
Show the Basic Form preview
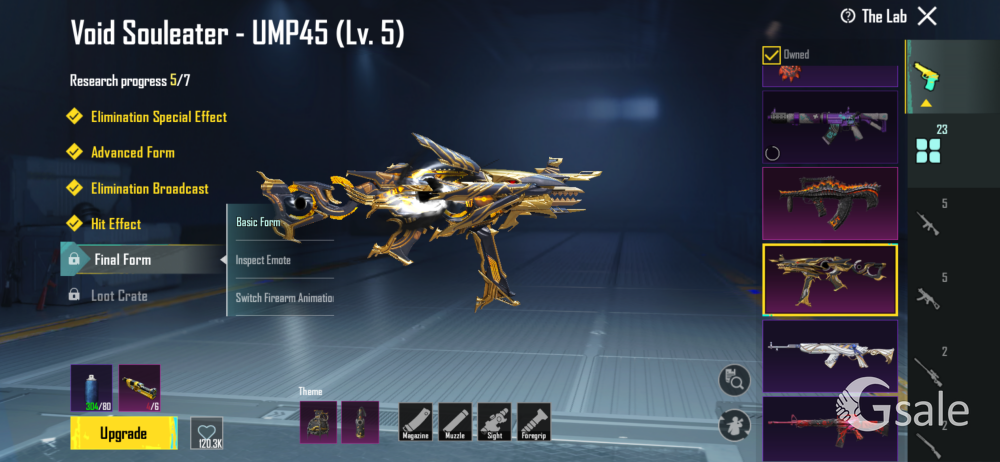click(258, 222)
